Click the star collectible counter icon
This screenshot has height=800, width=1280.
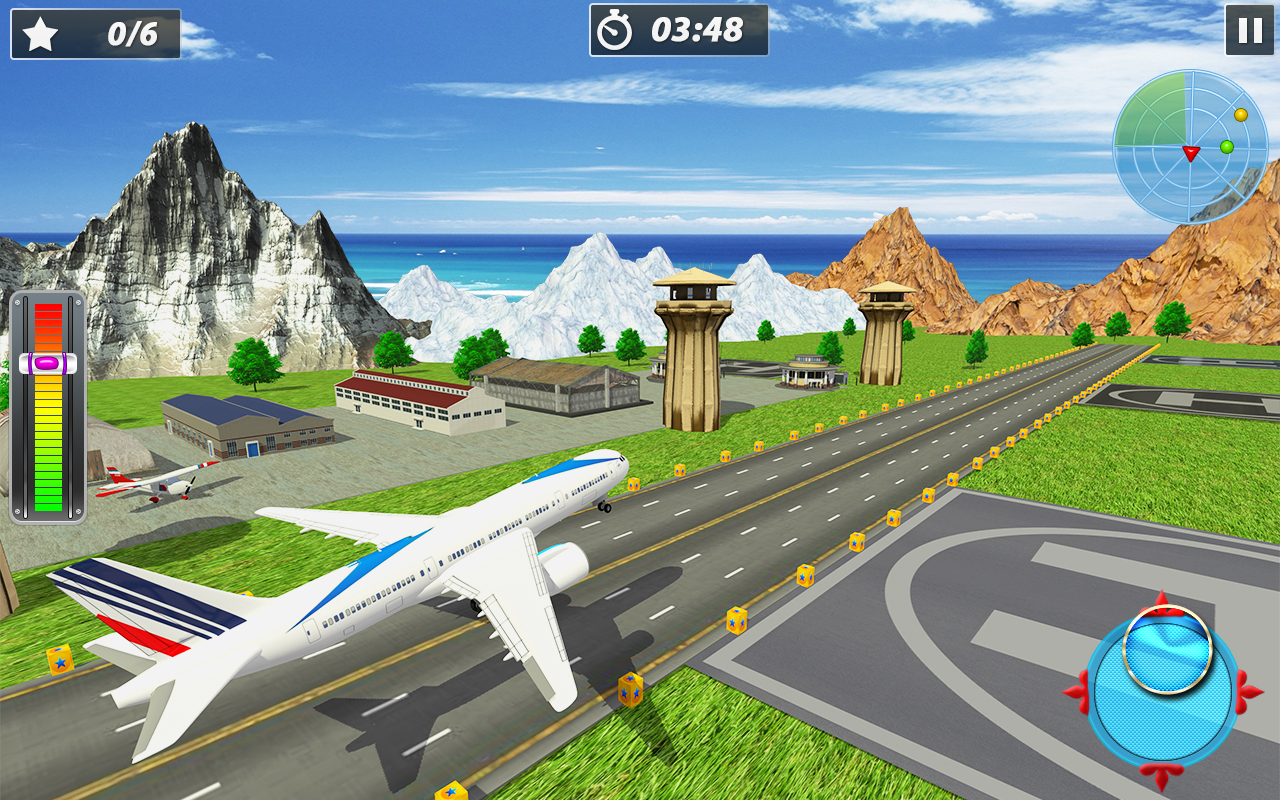38,32
